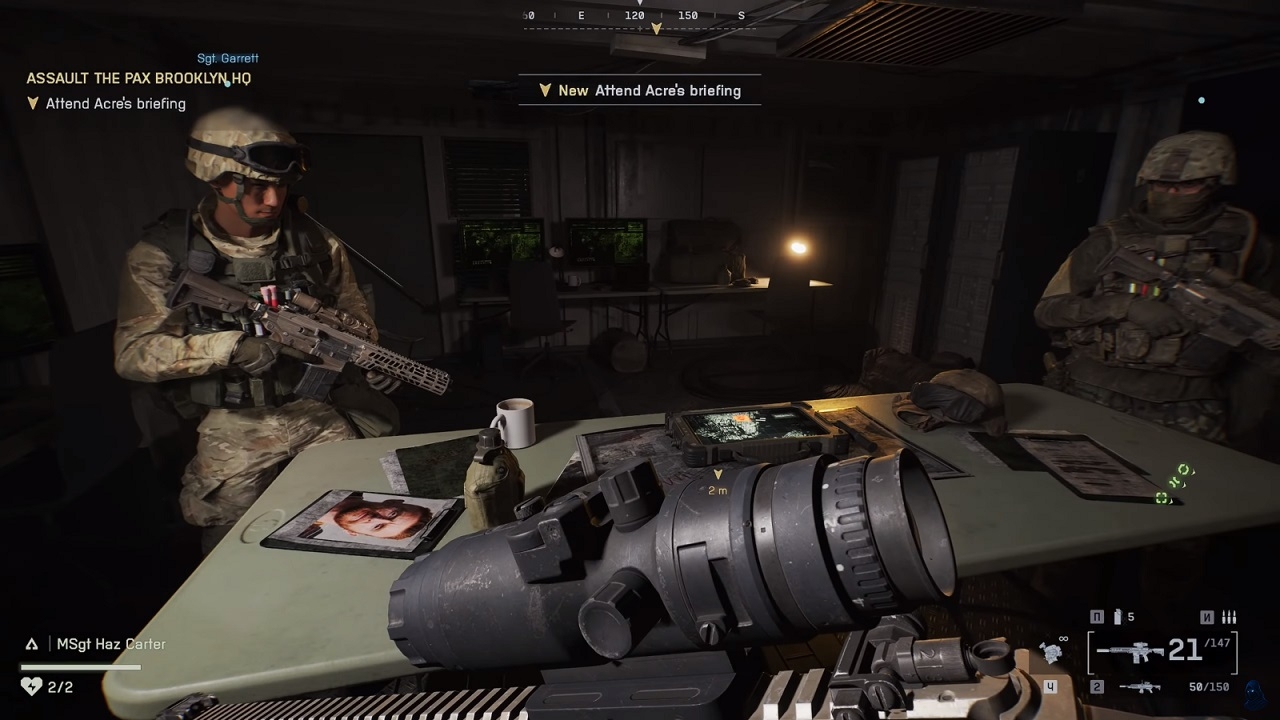
Task: Select the primary assault rifle weapon slot
Action: (x=1130, y=652)
